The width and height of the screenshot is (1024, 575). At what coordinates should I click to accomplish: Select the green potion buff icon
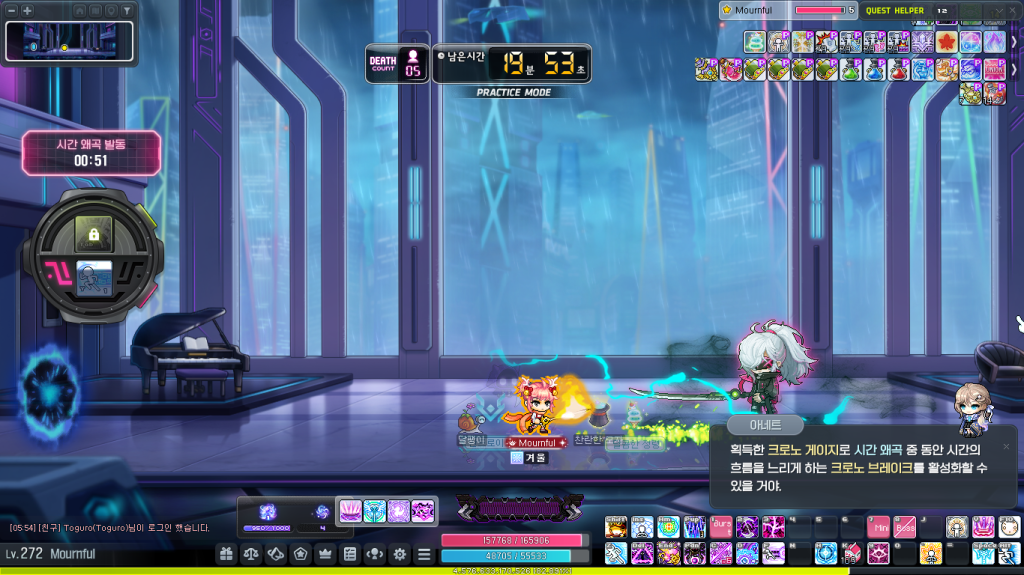point(849,69)
